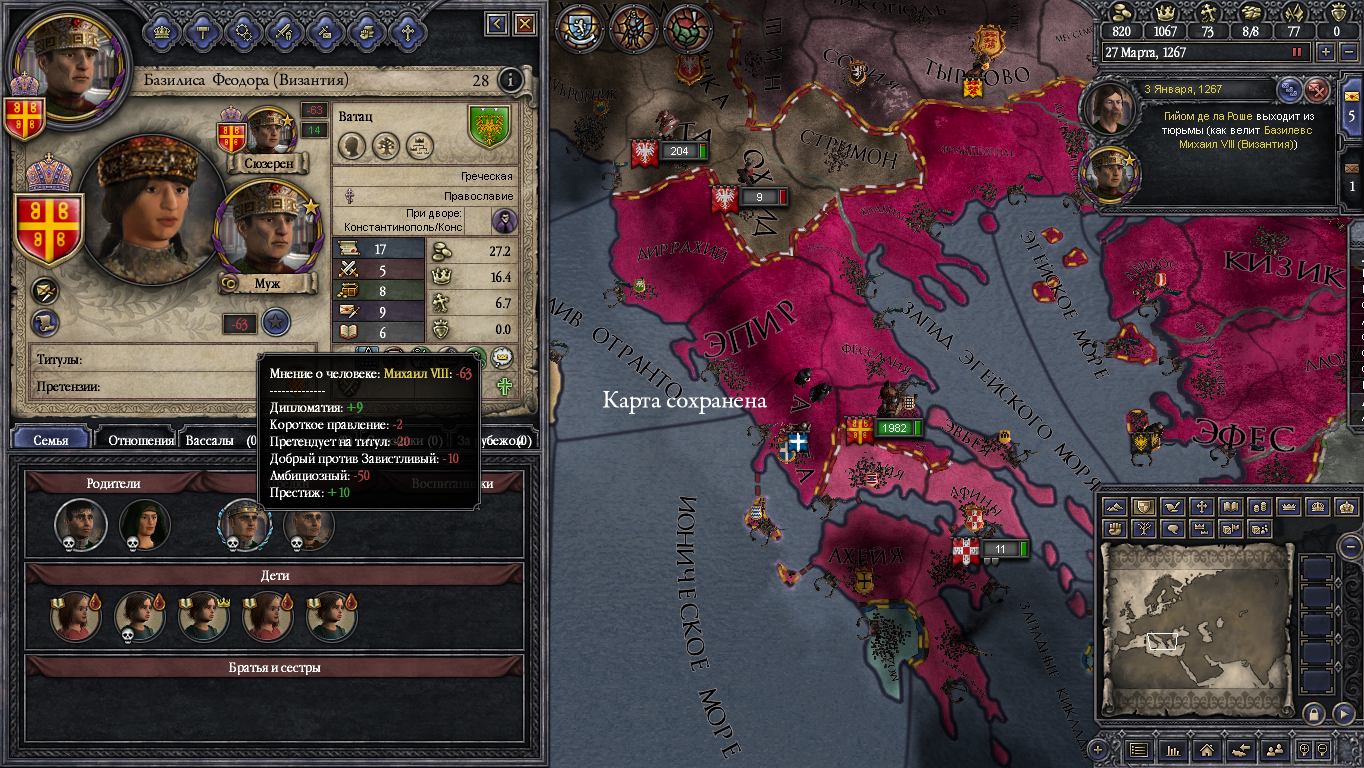Viewport: 1364px width, 768px height.
Task: Click the Ватац dynasty green shield
Action: (490, 127)
